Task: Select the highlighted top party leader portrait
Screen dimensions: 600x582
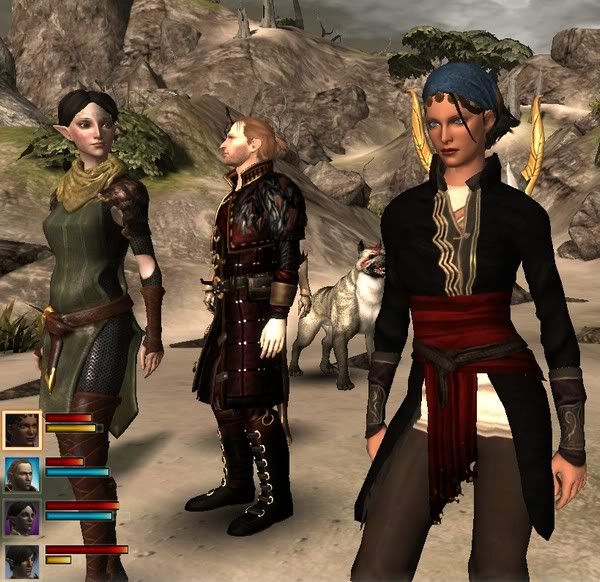Action: coord(21,430)
